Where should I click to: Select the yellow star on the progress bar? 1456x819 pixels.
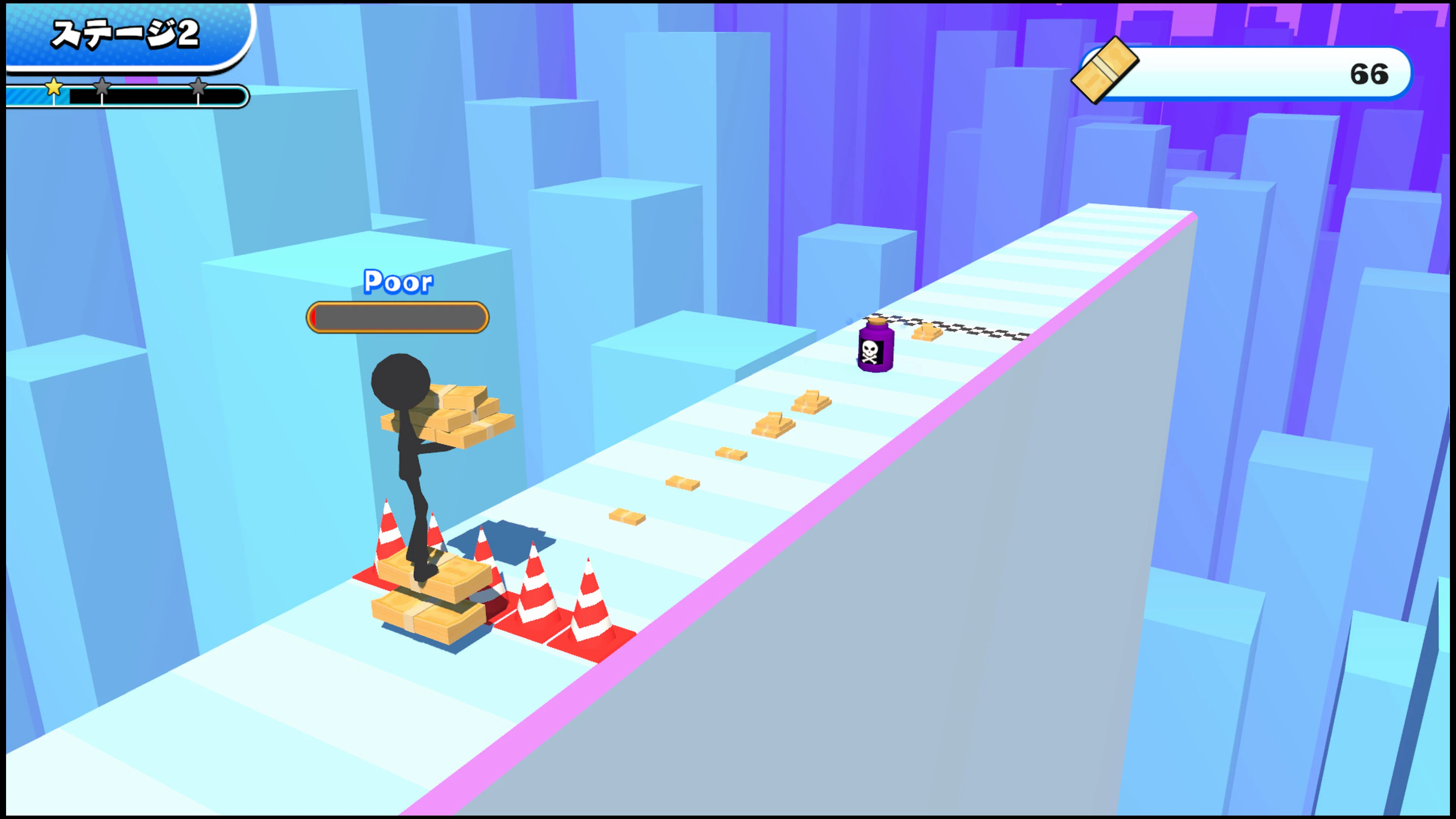[54, 88]
